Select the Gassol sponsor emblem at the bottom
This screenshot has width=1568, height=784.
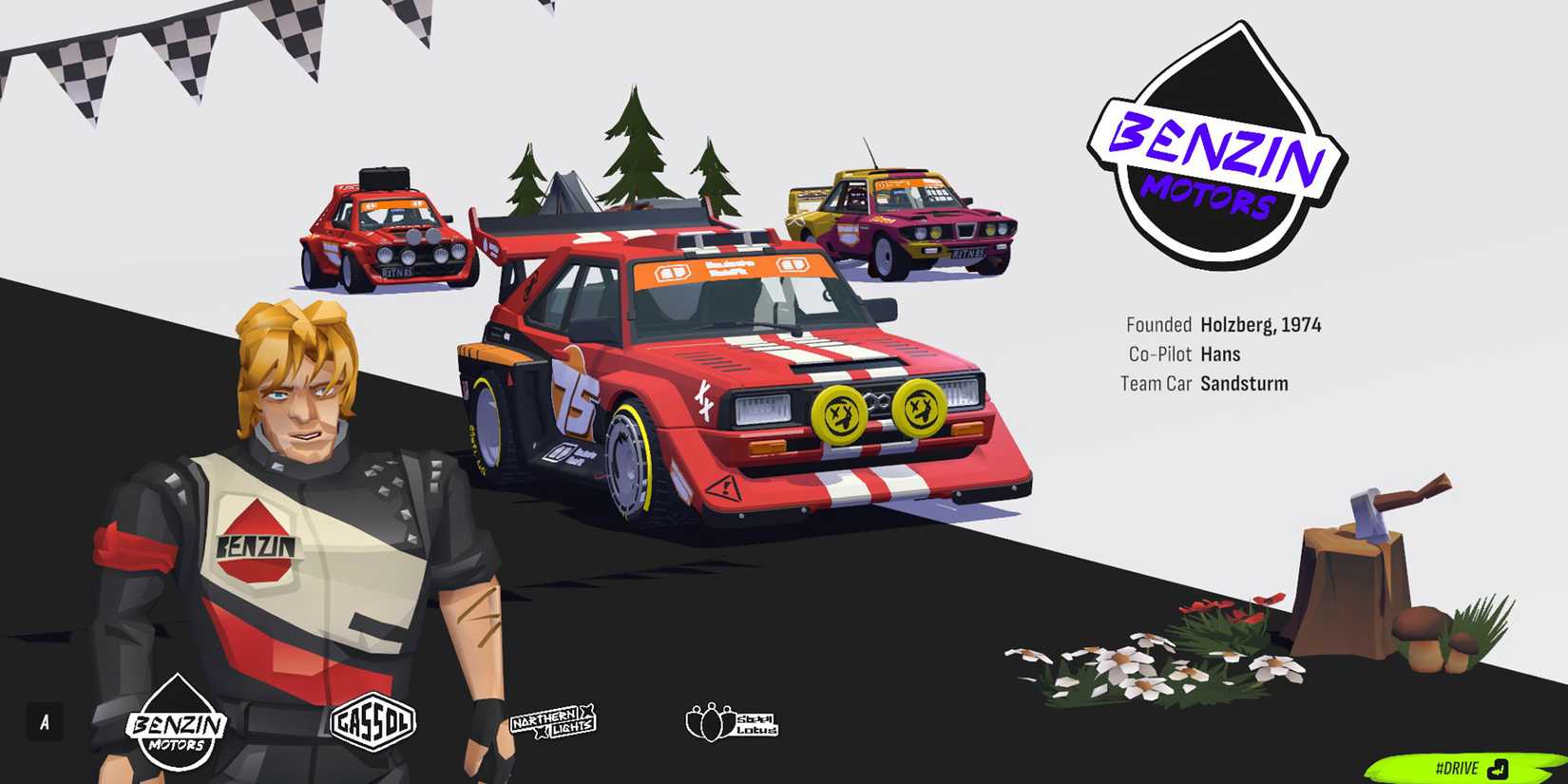point(374,722)
